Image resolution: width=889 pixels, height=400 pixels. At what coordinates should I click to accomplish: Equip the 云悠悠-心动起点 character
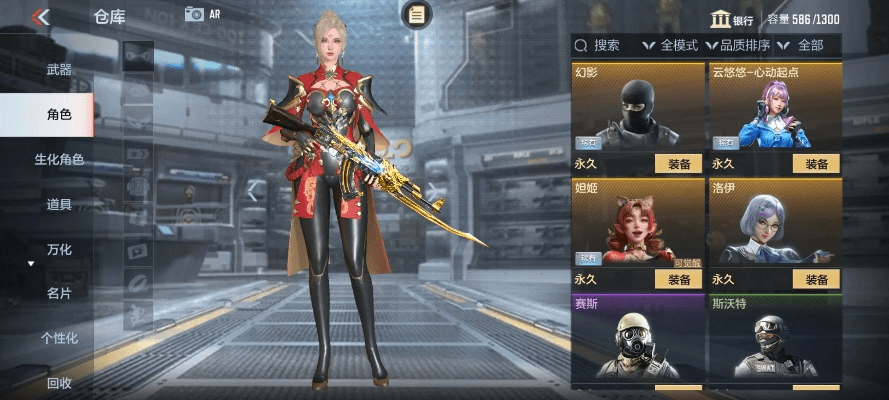[x=816, y=164]
